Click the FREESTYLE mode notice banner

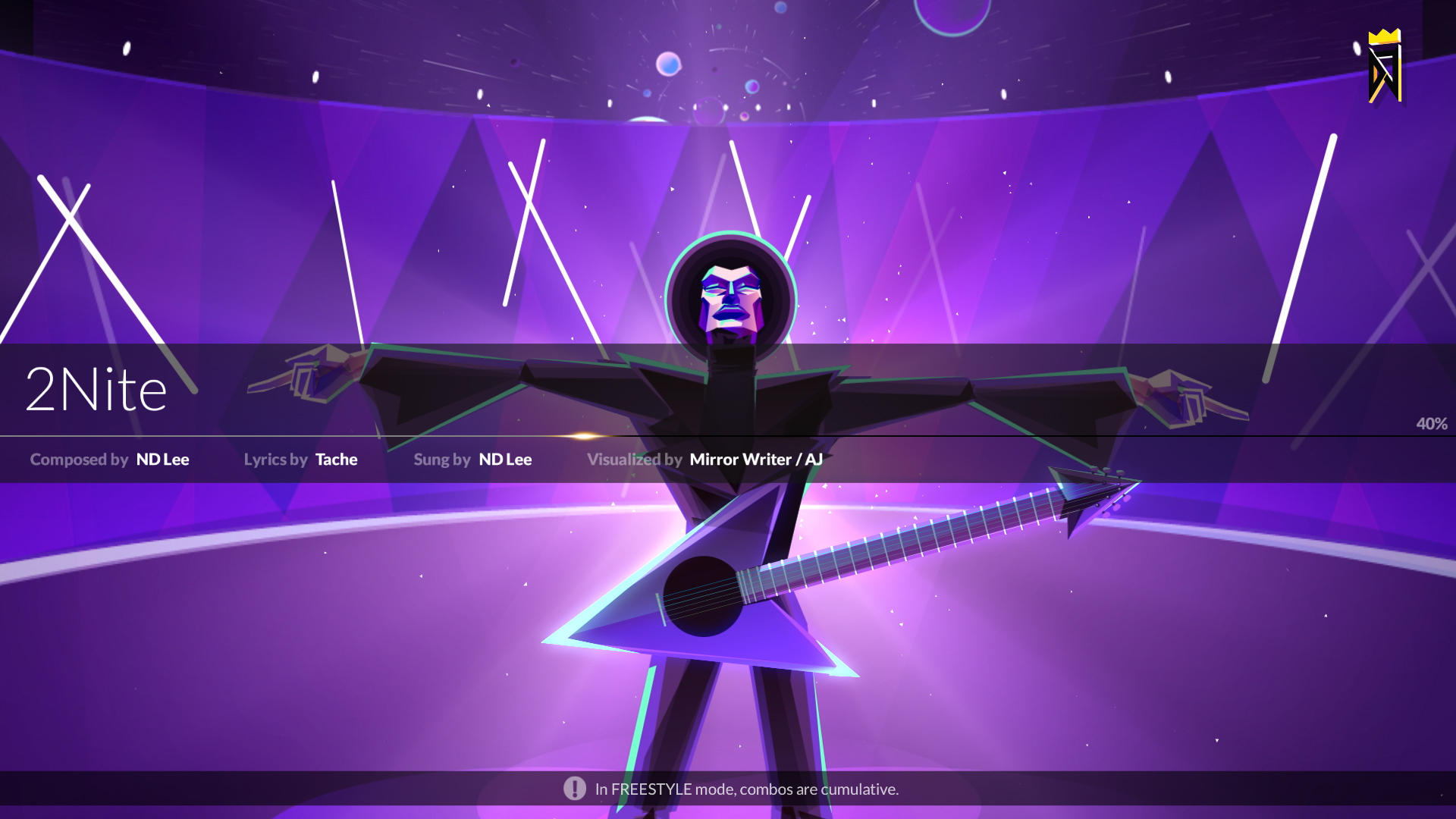pos(745,789)
